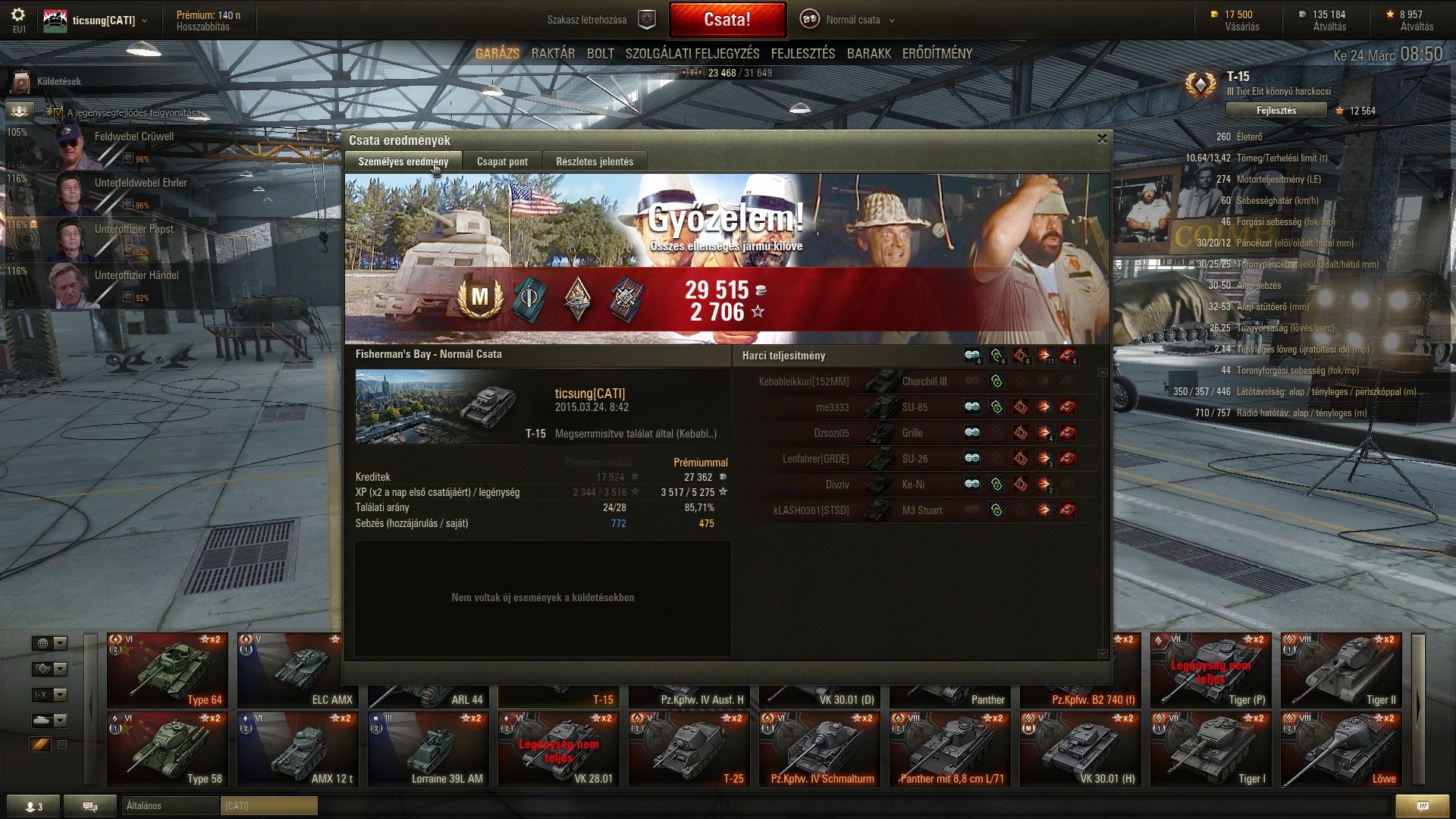Open the settings gear menu

point(18,15)
